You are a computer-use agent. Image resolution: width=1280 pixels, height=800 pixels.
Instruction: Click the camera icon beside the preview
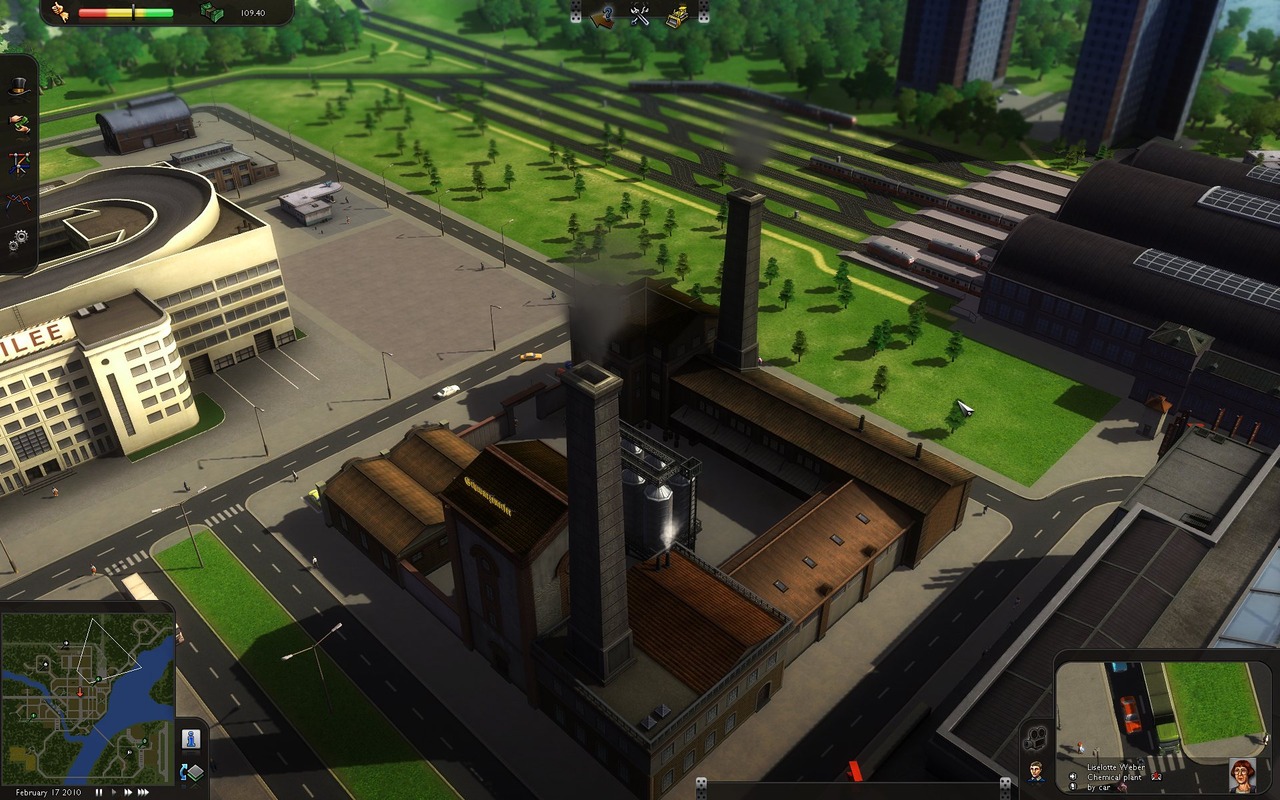click(1036, 737)
